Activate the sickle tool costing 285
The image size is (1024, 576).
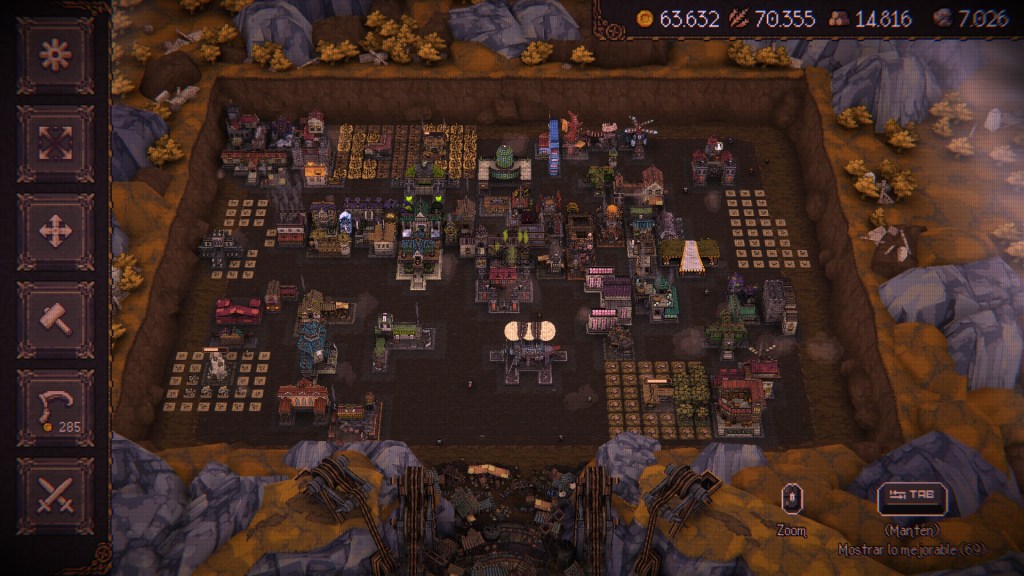click(55, 407)
